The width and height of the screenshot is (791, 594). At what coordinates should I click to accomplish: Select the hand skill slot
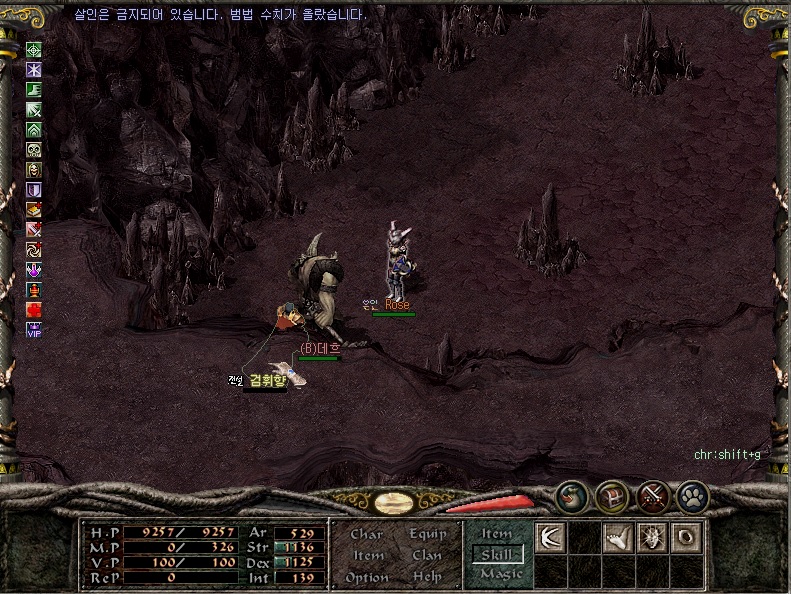point(619,537)
